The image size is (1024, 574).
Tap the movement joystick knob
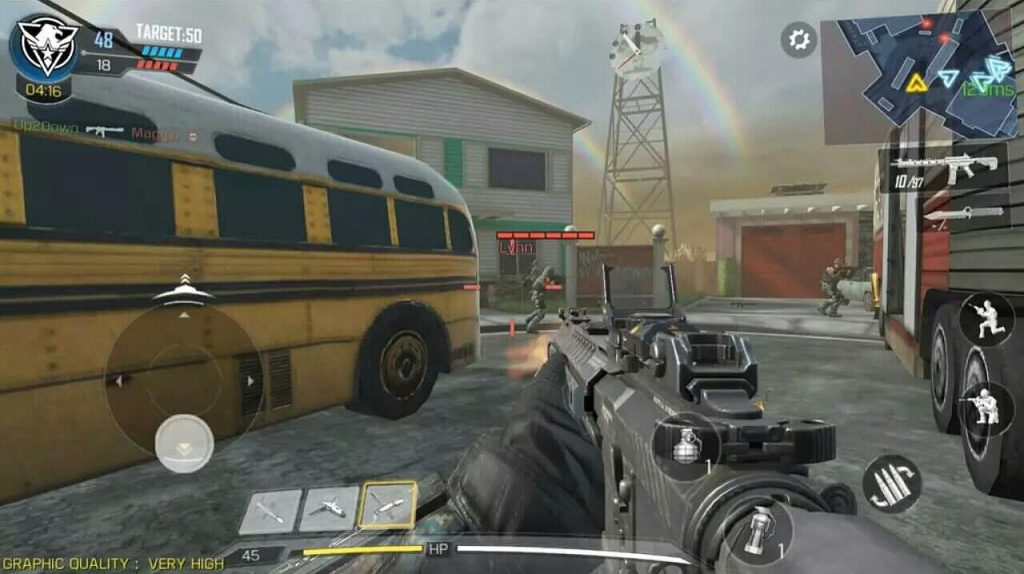click(184, 442)
